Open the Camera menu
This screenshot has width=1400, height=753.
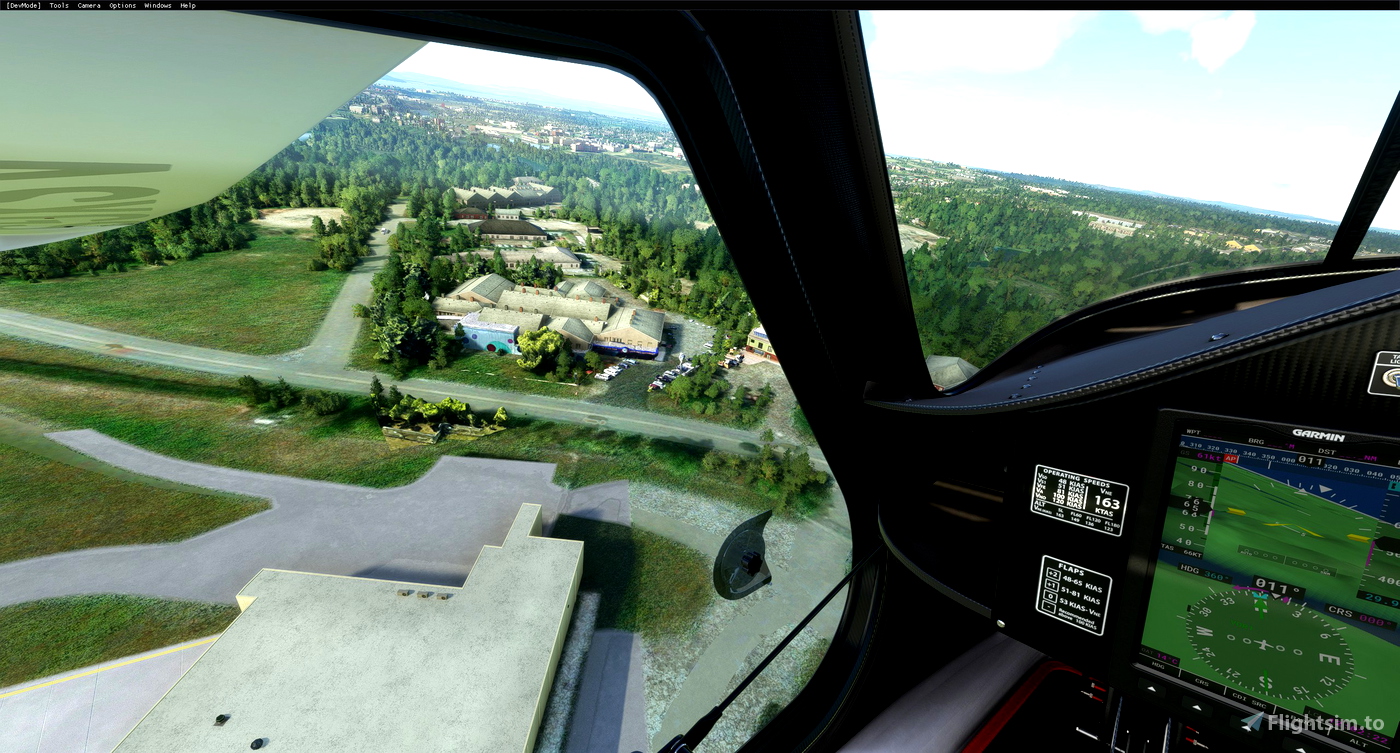(x=89, y=5)
